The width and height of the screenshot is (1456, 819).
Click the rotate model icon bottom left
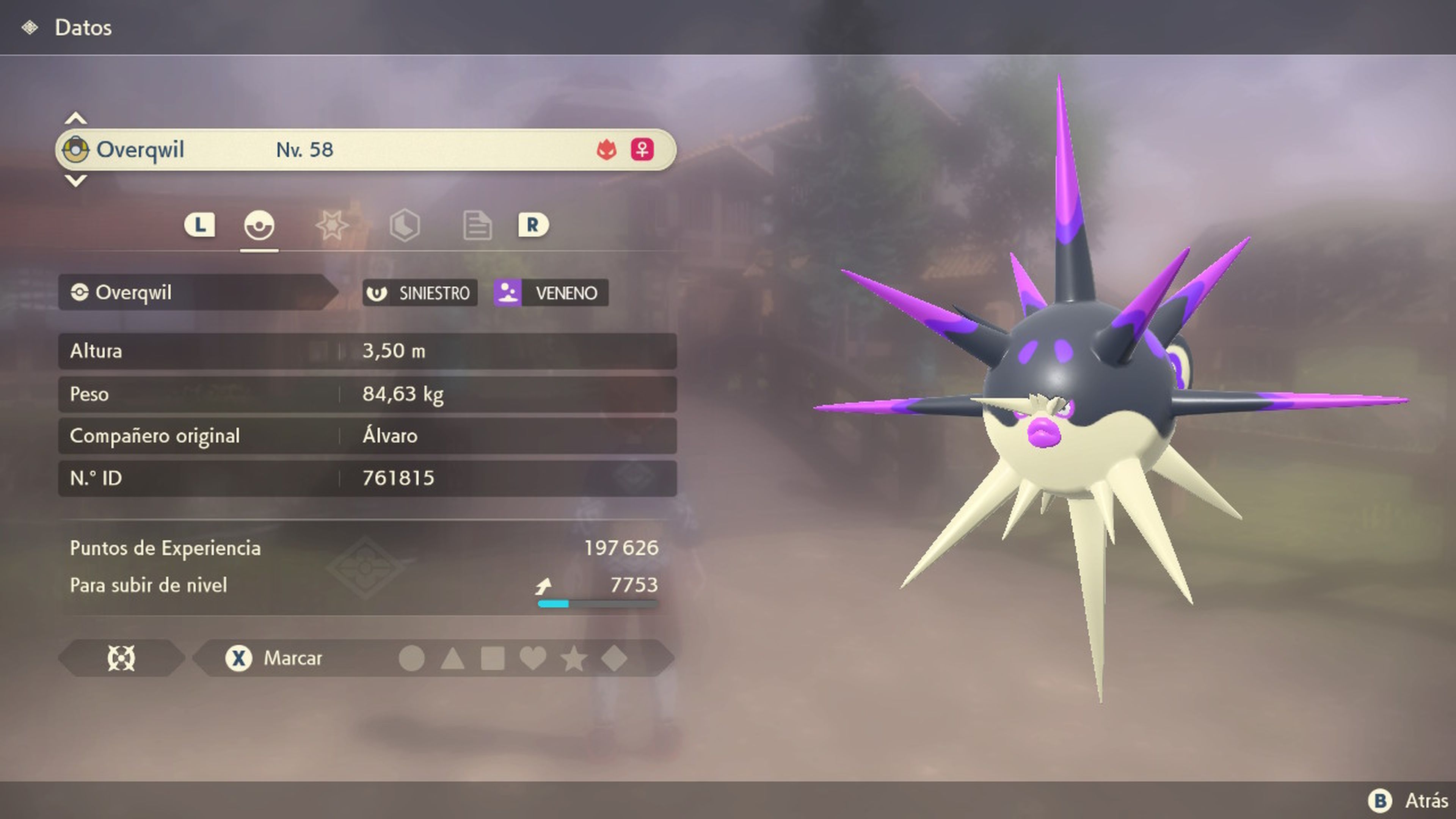[x=121, y=659]
